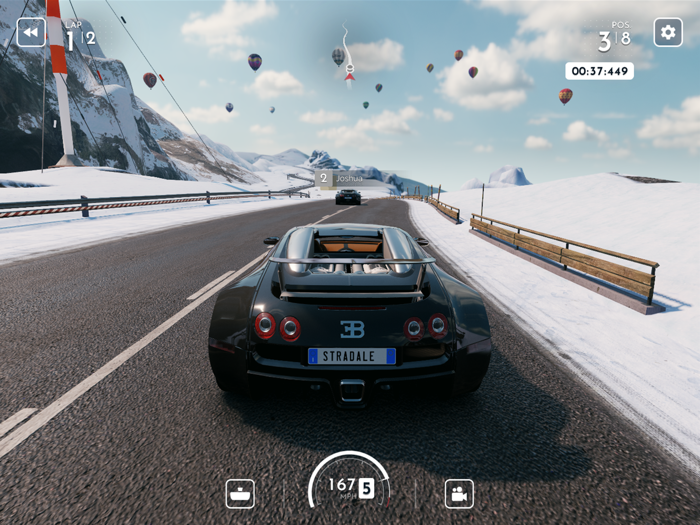Click the rewind button
Screen dimensions: 700x525
pyautogui.click(x=31, y=32)
